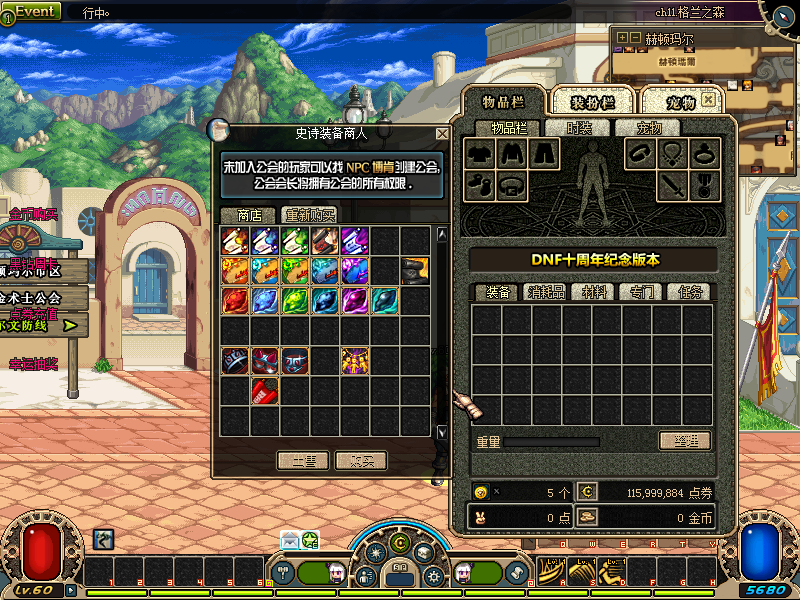Image resolution: width=800 pixels, height=600 pixels.
Task: Open the mail envelope icon
Action: (x=289, y=540)
